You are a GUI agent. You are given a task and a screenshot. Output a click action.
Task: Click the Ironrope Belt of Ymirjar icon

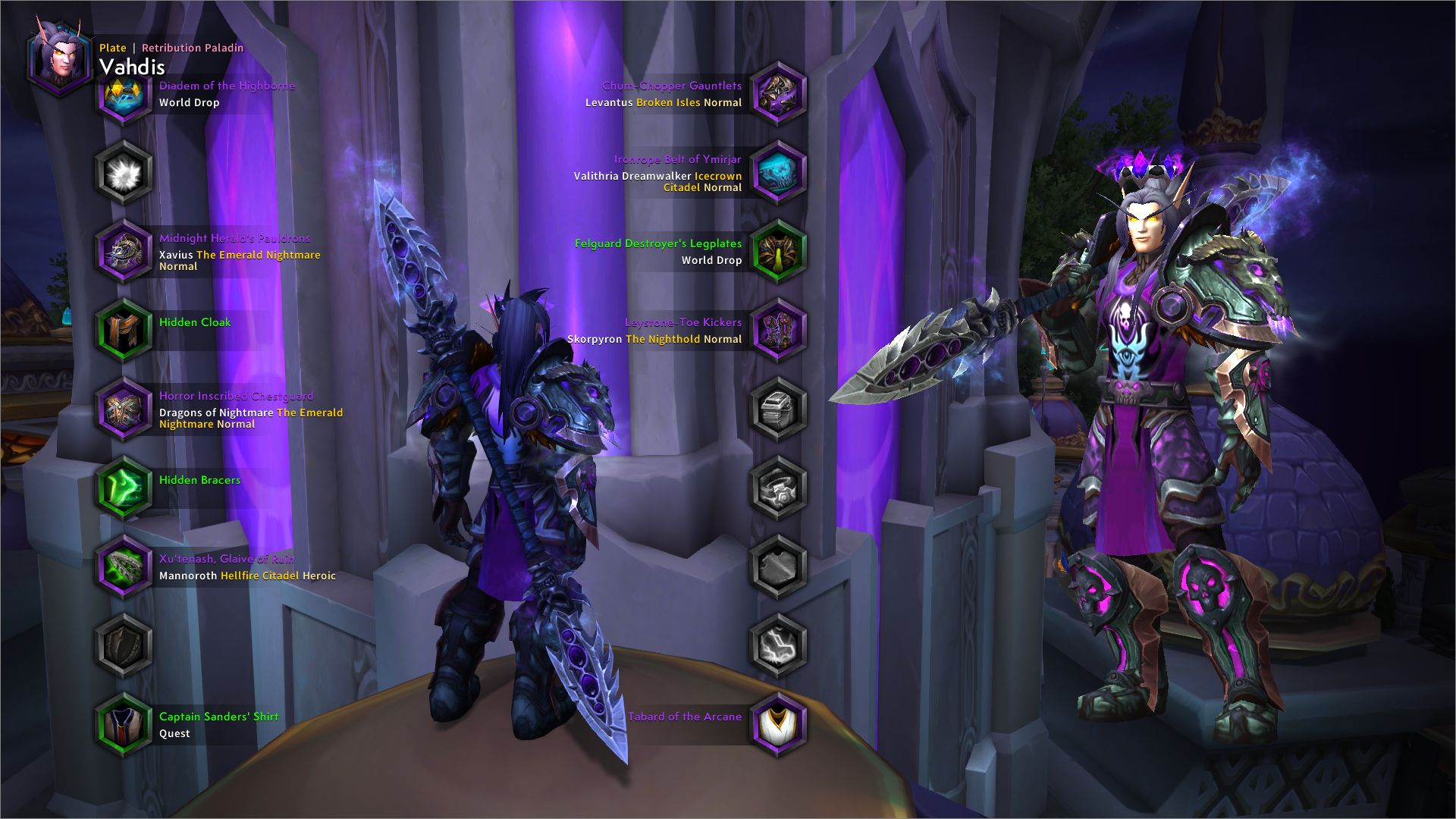tap(778, 174)
